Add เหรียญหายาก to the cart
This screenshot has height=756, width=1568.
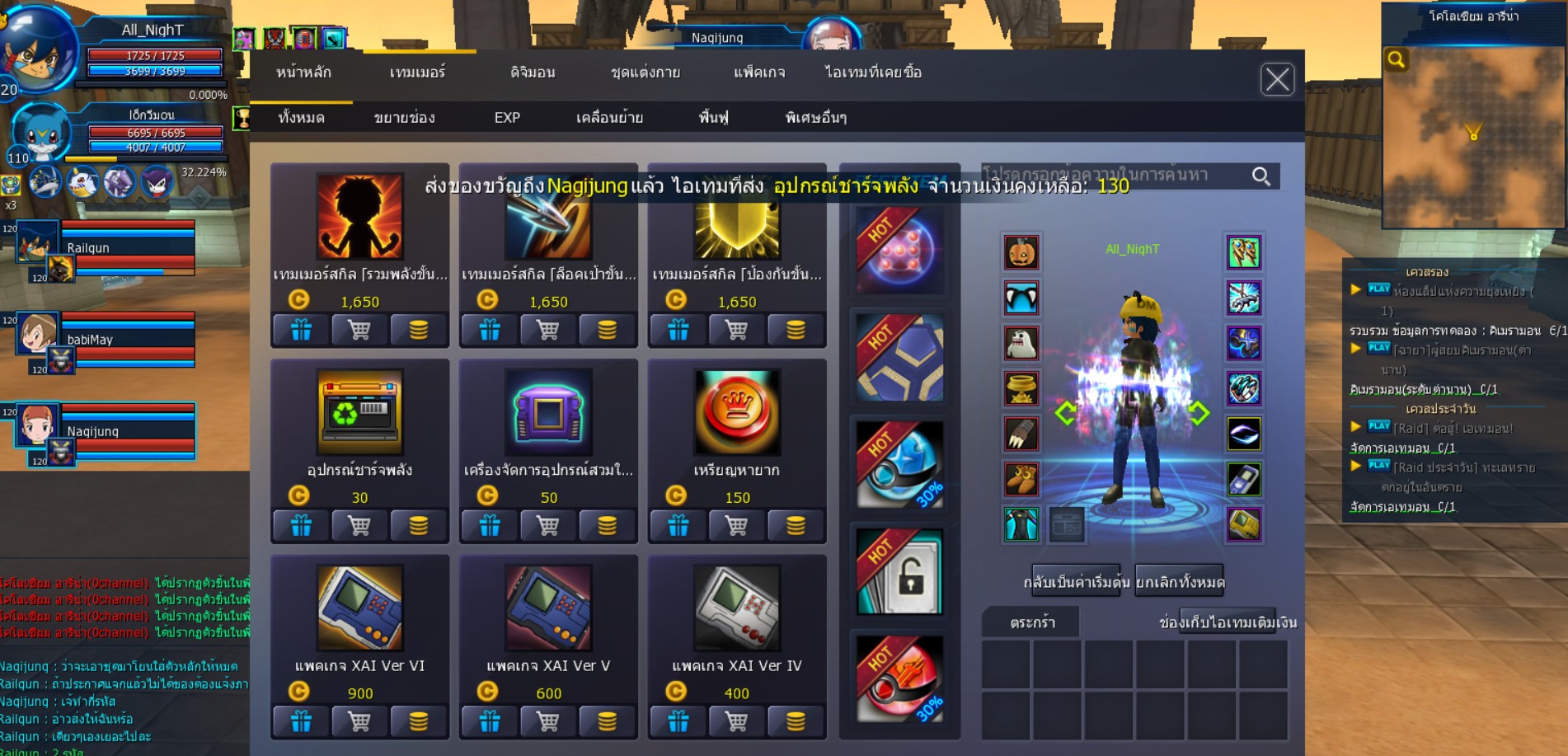[736, 526]
